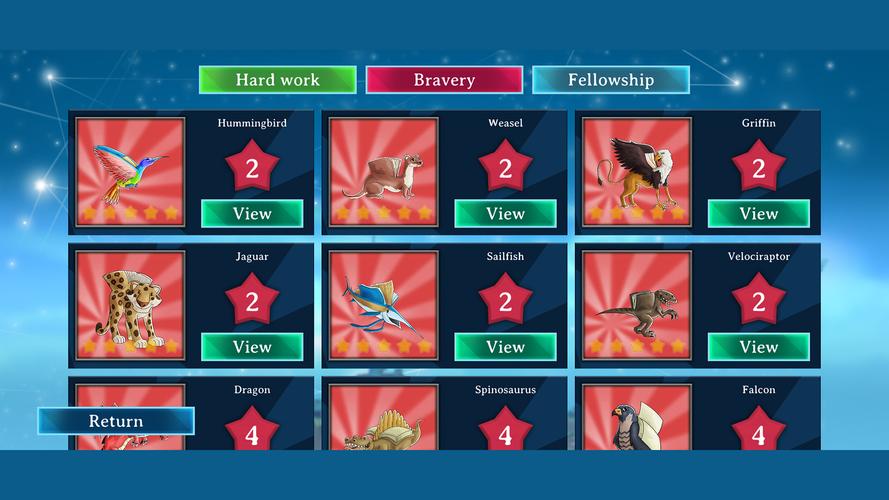View the Hummingbird card details
The height and width of the screenshot is (500, 889).
252,213
